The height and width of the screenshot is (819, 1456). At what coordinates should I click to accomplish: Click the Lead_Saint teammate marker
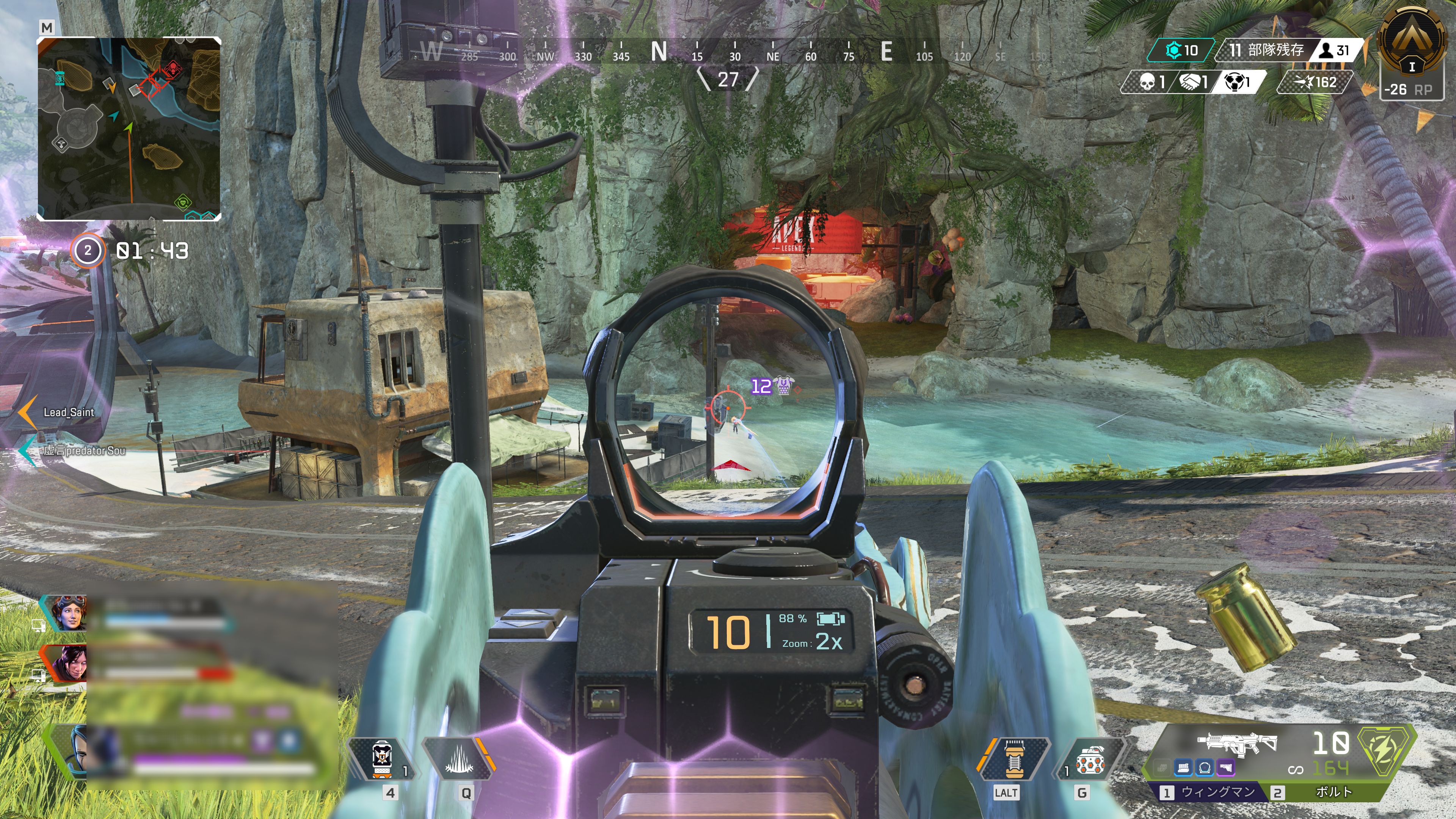click(68, 413)
